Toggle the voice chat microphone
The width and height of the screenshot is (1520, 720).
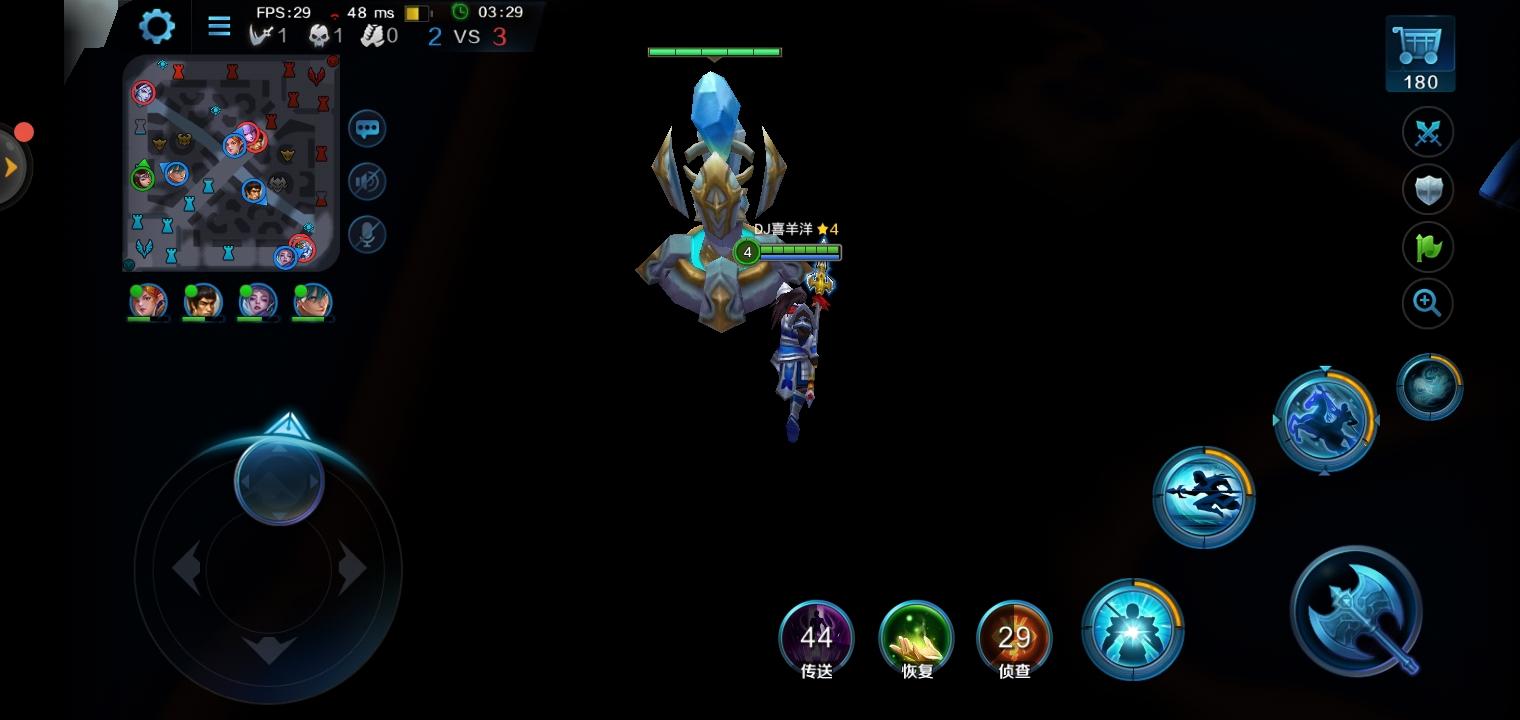[366, 234]
